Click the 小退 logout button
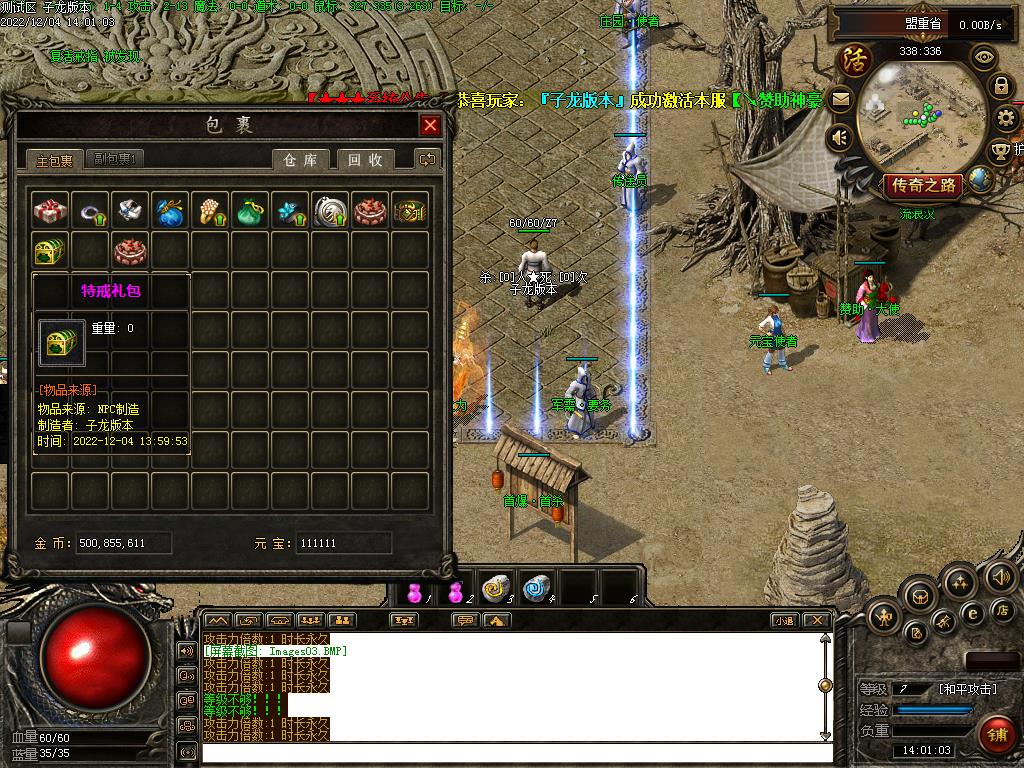1024x768 pixels. (x=783, y=620)
